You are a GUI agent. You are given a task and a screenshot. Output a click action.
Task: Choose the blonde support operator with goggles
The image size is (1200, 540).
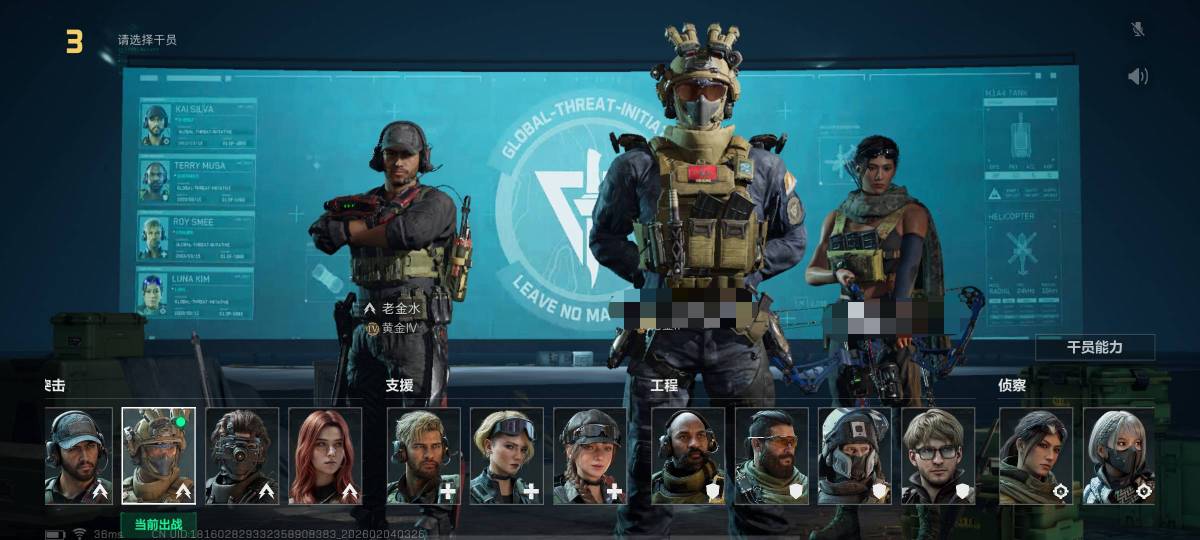pyautogui.click(x=507, y=455)
